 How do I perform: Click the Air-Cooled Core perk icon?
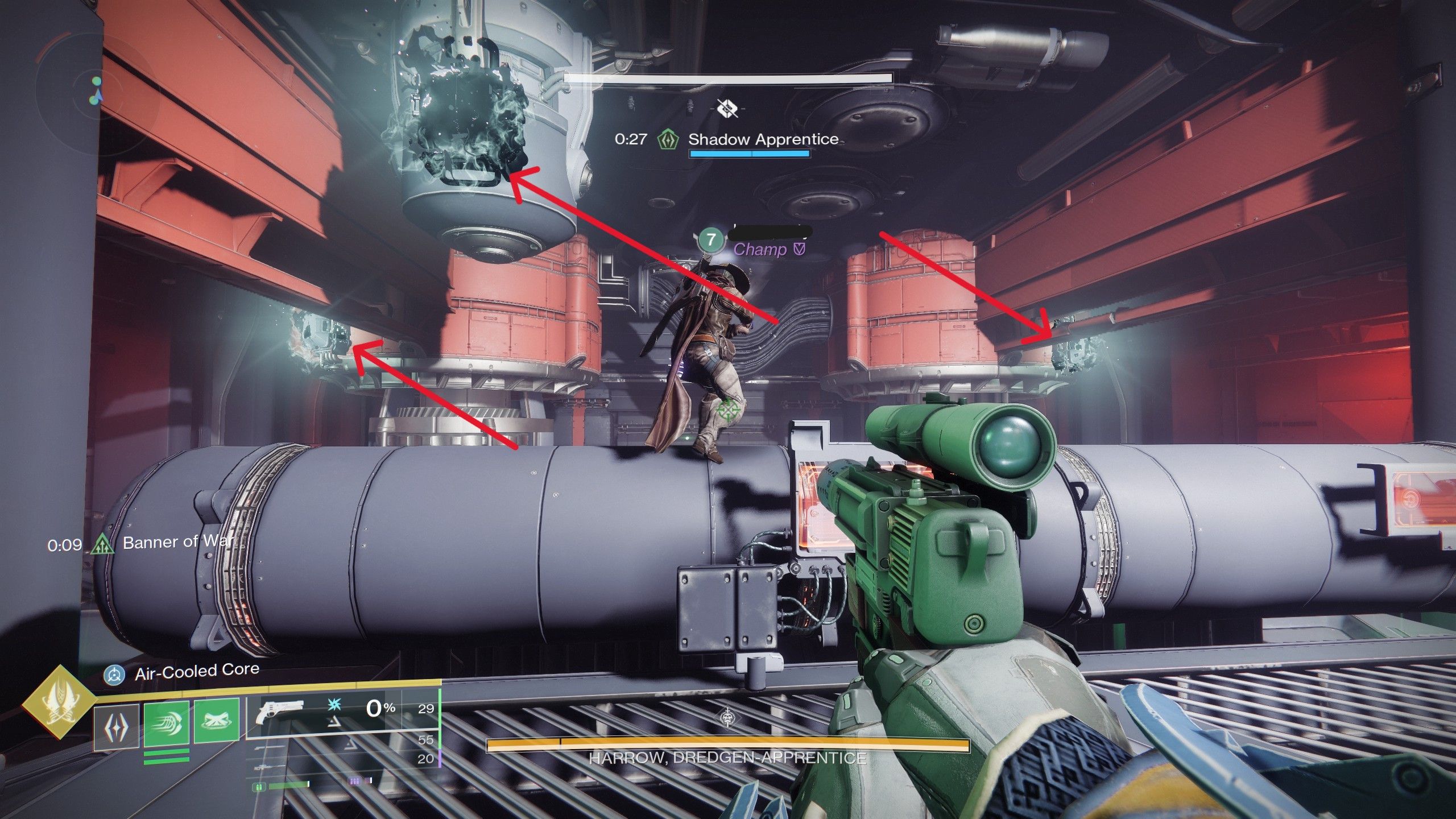click(114, 675)
